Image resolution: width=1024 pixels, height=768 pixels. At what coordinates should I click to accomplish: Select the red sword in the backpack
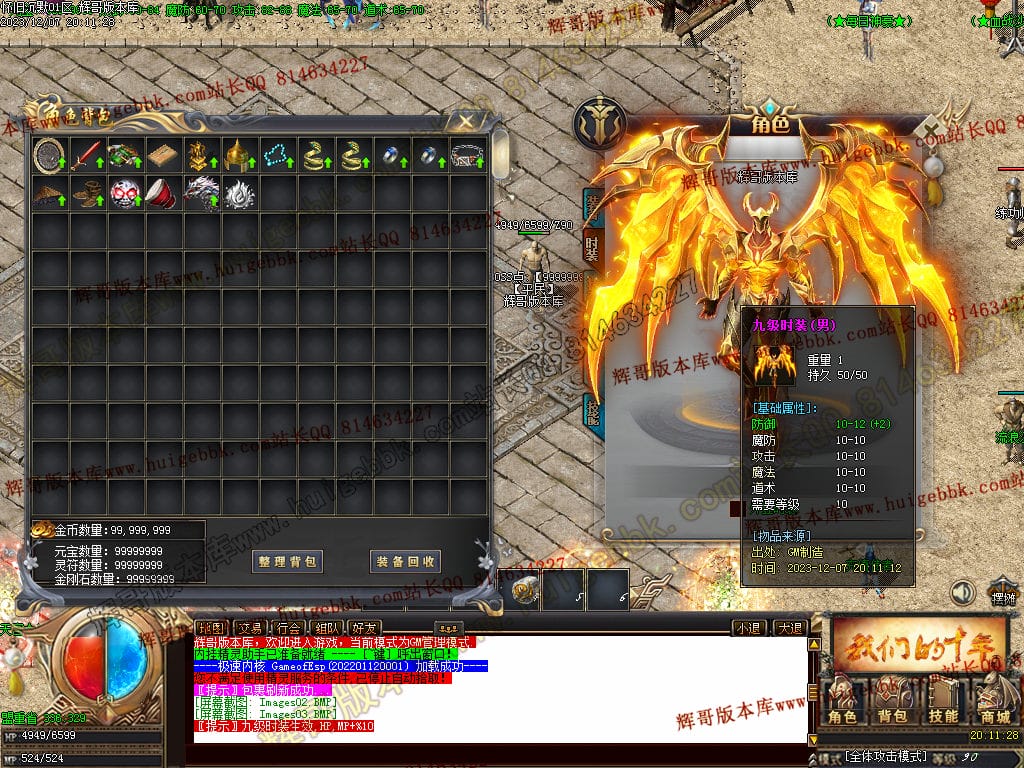point(86,156)
